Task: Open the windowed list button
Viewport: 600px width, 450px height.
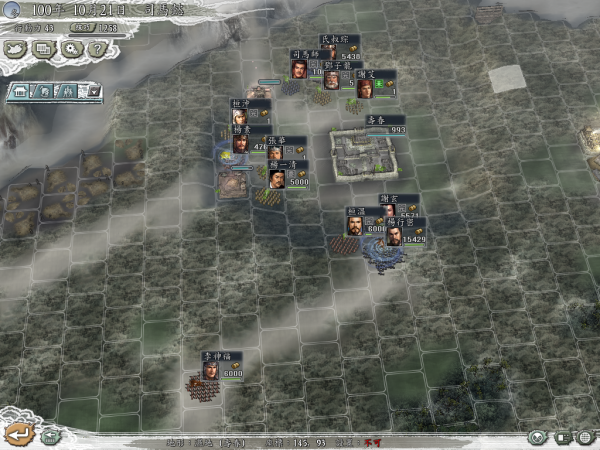Action: (43, 47)
